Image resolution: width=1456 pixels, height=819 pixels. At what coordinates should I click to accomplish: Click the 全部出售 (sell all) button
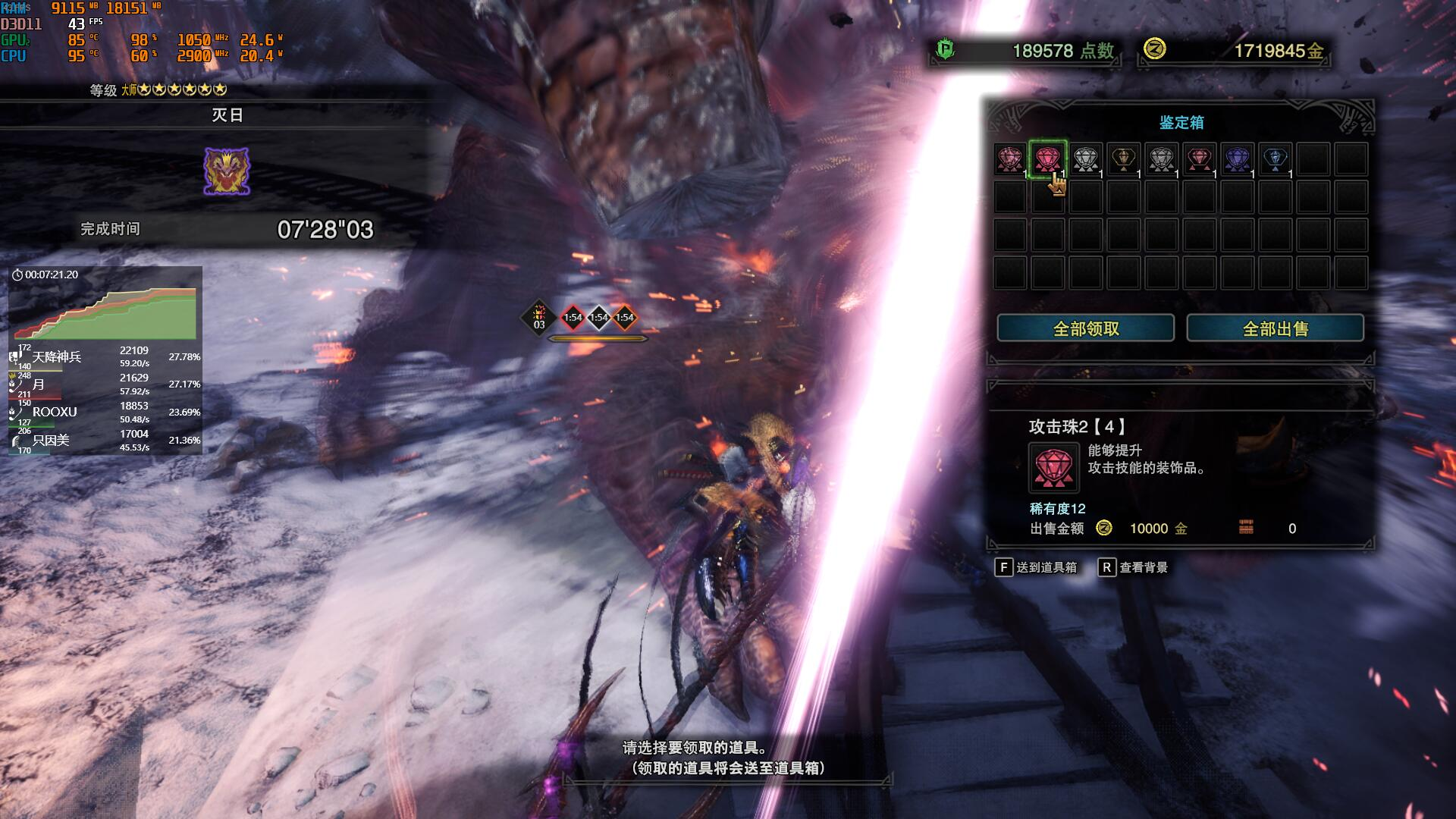(x=1275, y=328)
